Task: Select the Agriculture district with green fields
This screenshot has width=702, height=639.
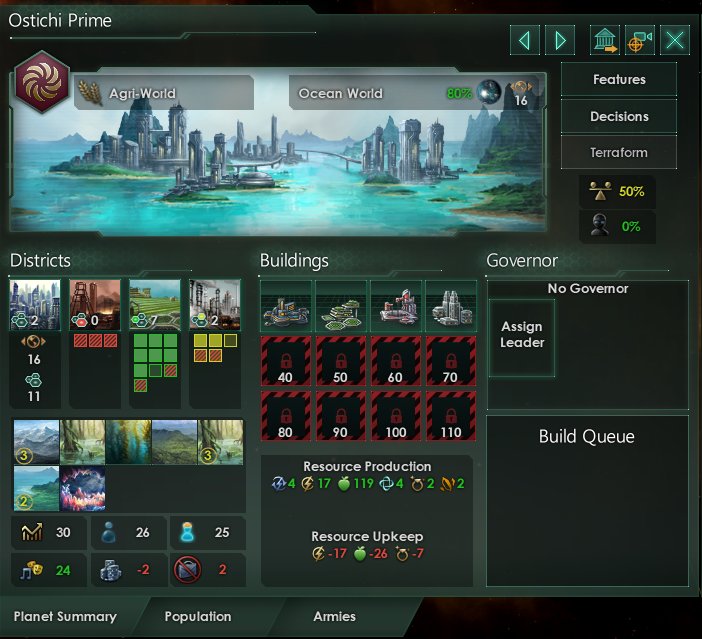Action: 154,304
